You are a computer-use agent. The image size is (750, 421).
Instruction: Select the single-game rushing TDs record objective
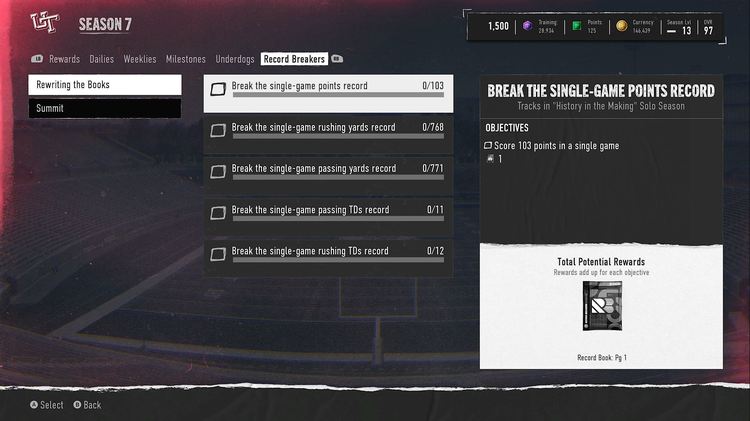tap(328, 258)
